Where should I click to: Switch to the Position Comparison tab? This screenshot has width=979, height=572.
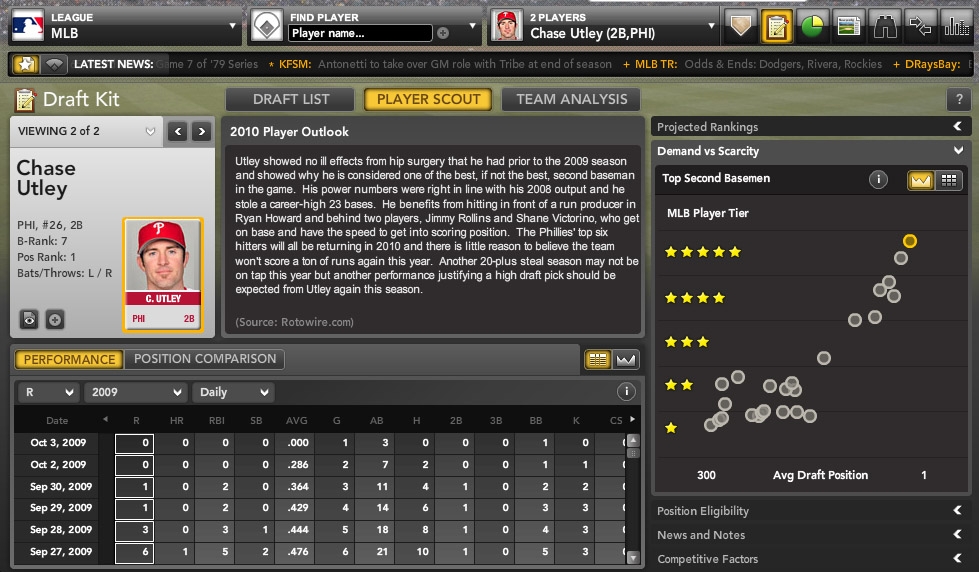205,359
